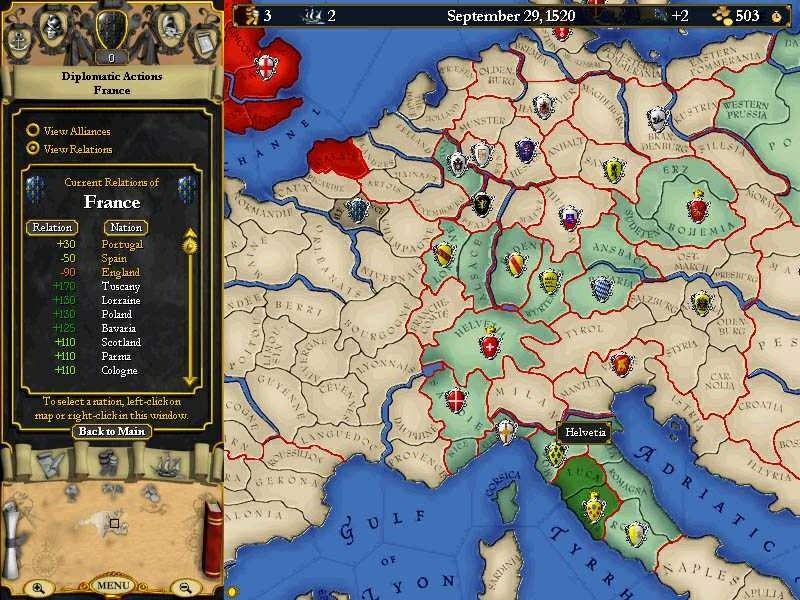800x600 pixels.
Task: Click the anchor shield icon
Action: point(19,41)
